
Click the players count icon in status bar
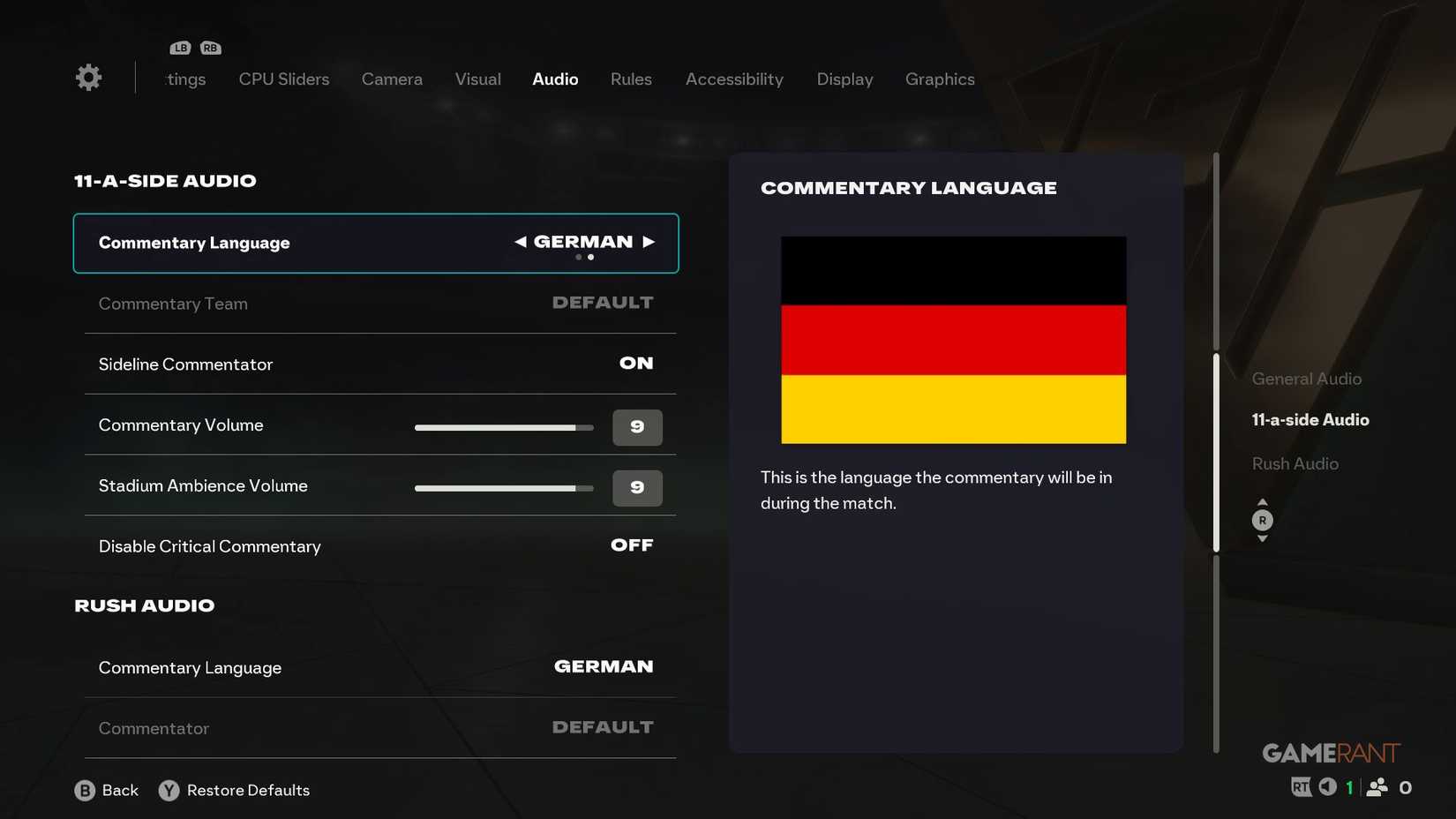pos(1378,786)
